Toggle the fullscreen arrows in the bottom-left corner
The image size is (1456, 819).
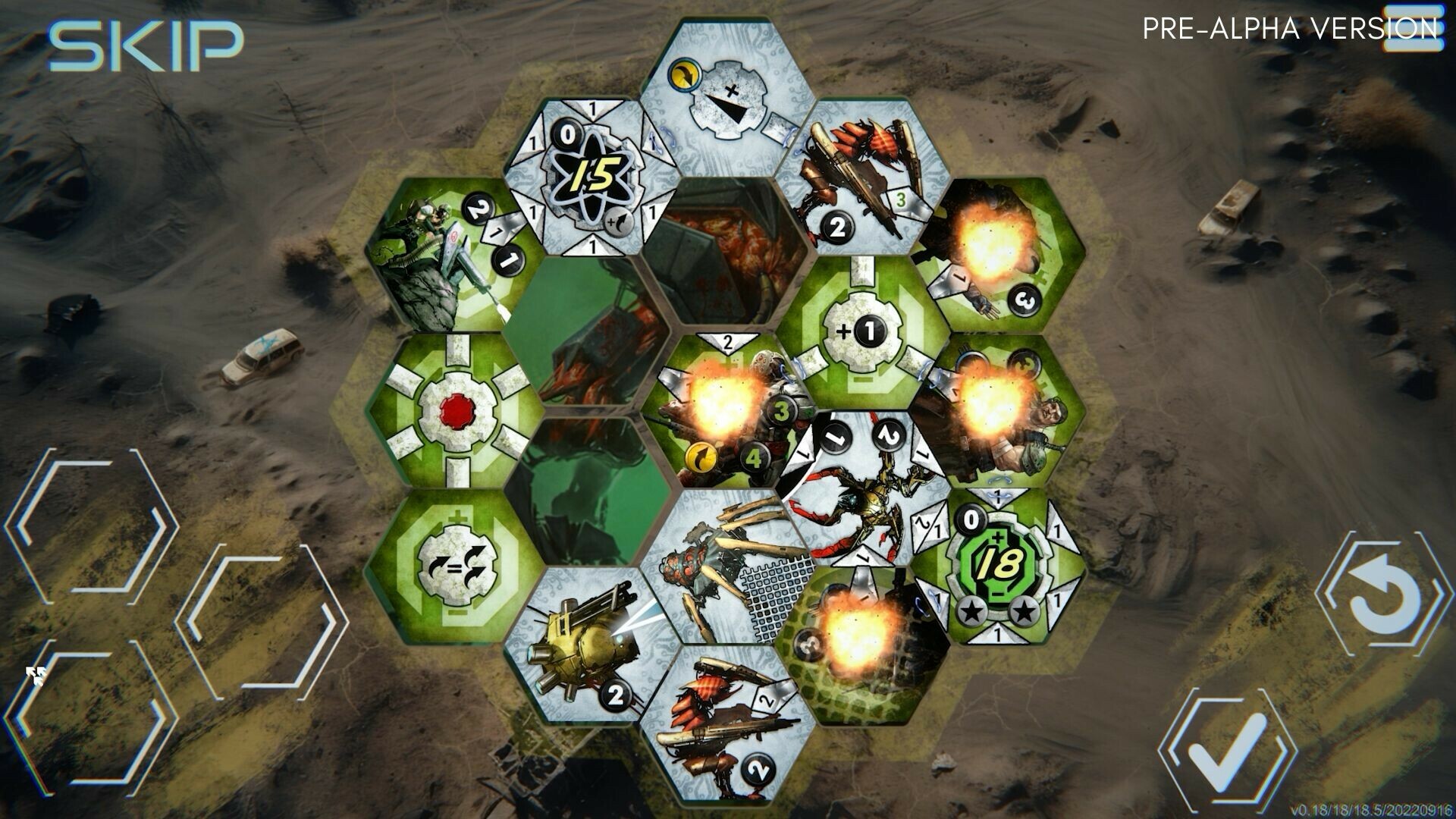(x=36, y=673)
